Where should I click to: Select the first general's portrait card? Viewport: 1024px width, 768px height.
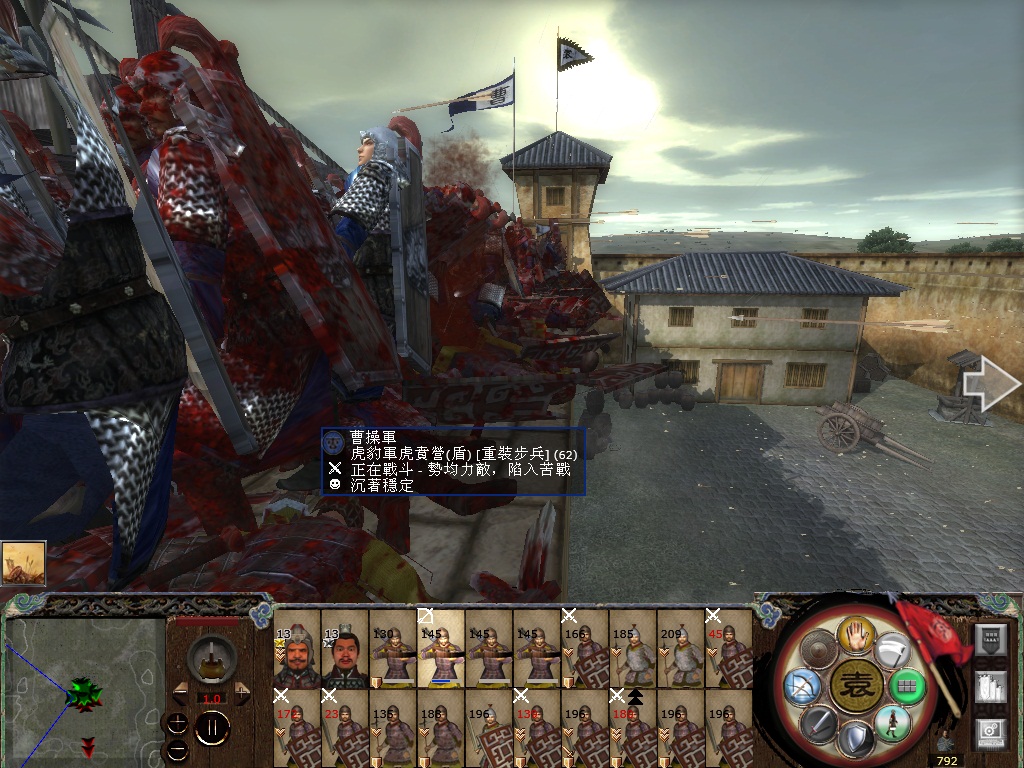coord(296,649)
